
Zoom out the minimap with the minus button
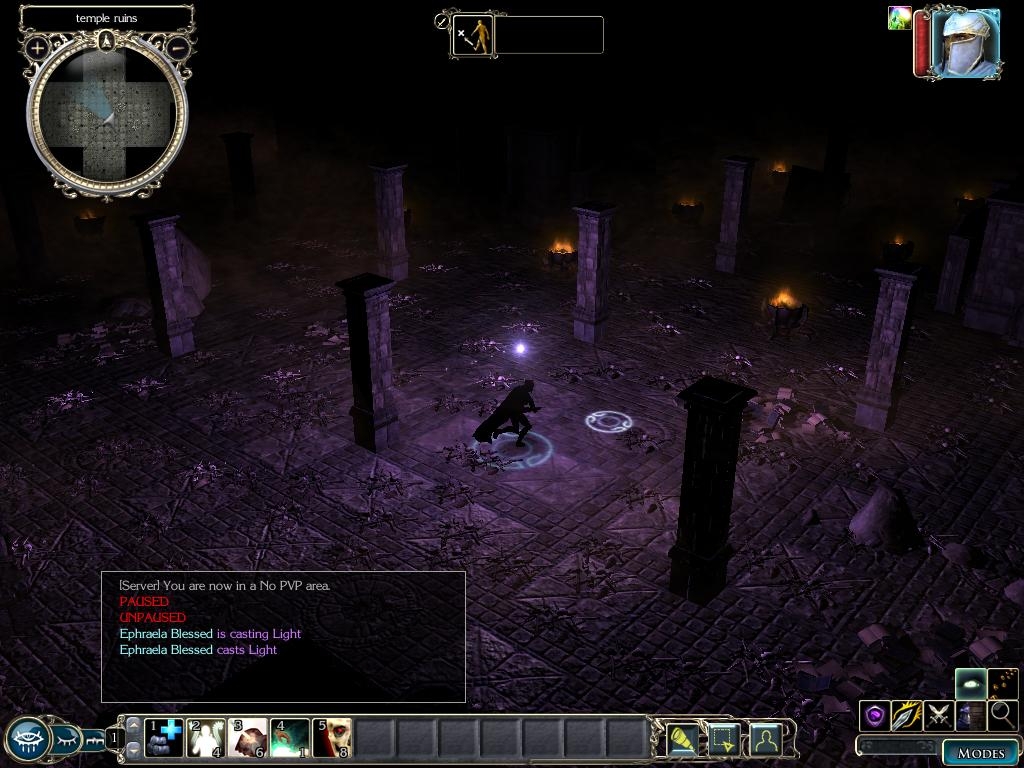[x=178, y=47]
